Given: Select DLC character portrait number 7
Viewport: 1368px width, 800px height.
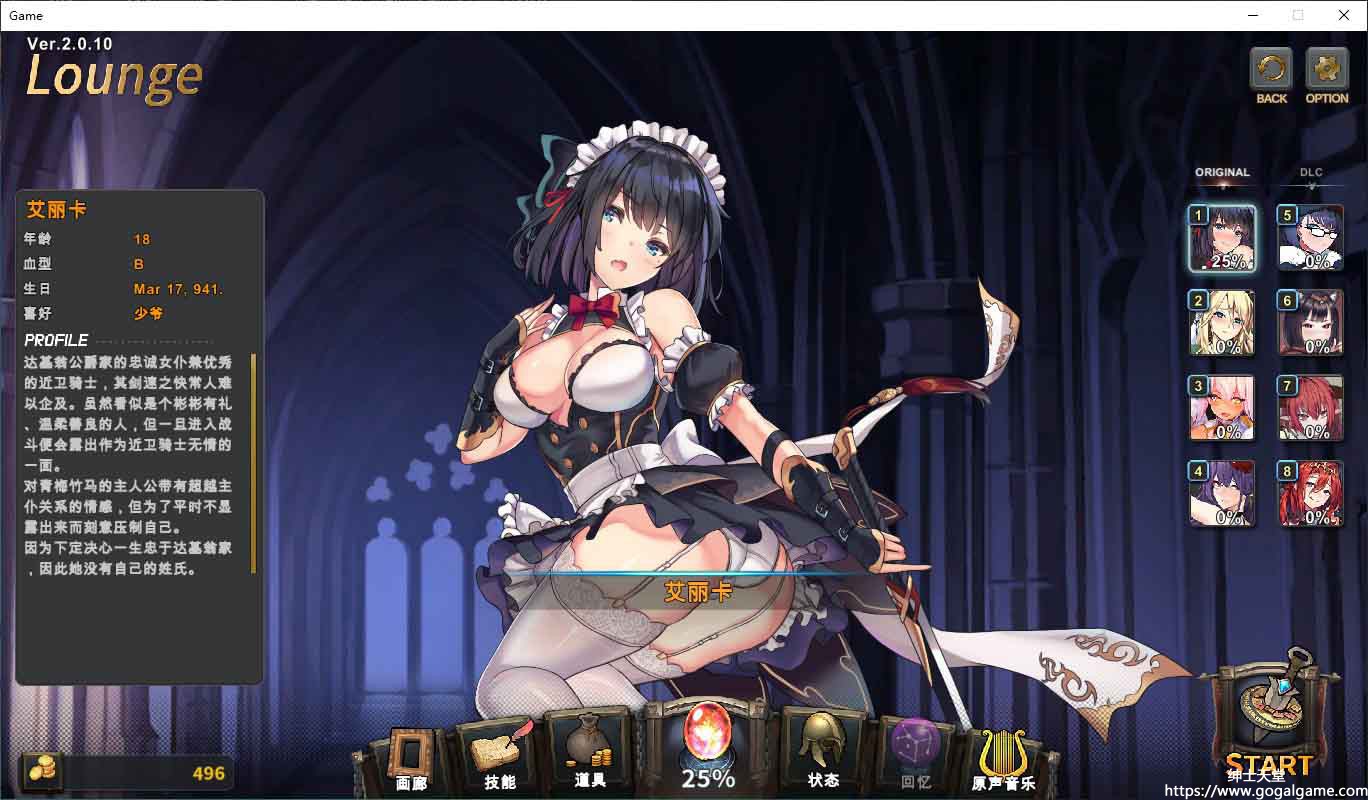Looking at the screenshot, I should click(1310, 408).
